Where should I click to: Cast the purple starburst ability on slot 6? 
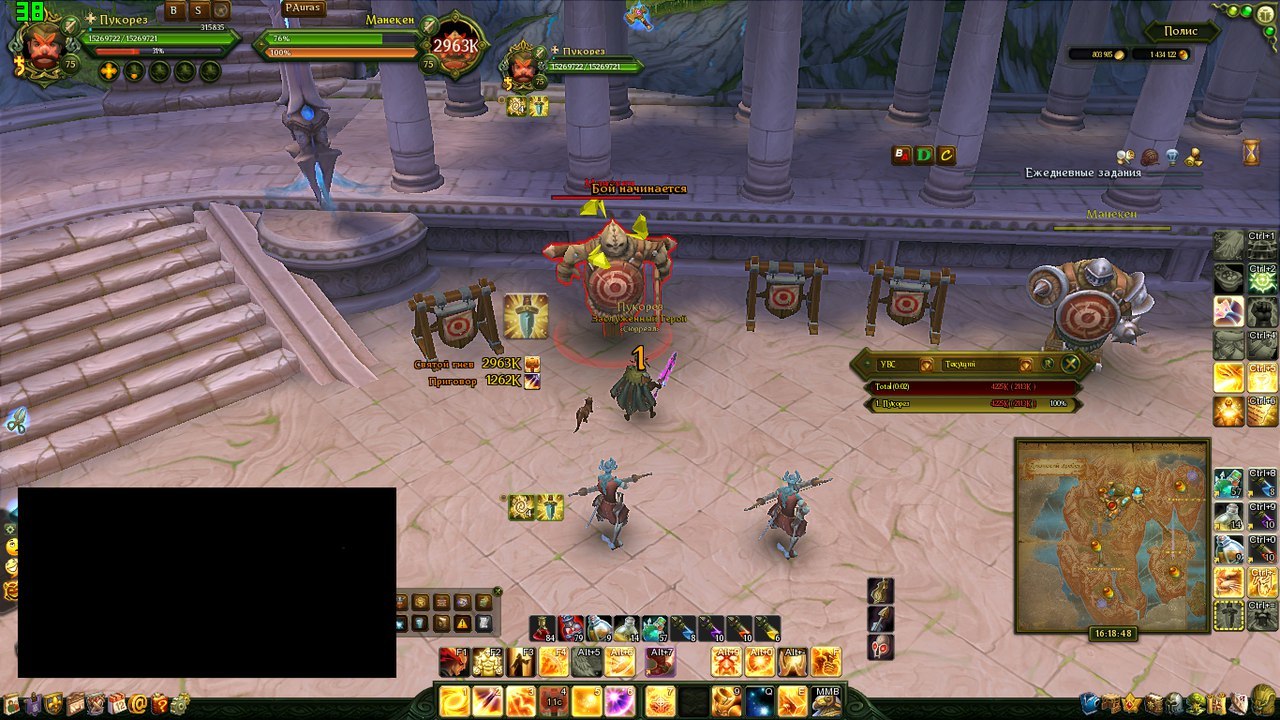click(619, 701)
